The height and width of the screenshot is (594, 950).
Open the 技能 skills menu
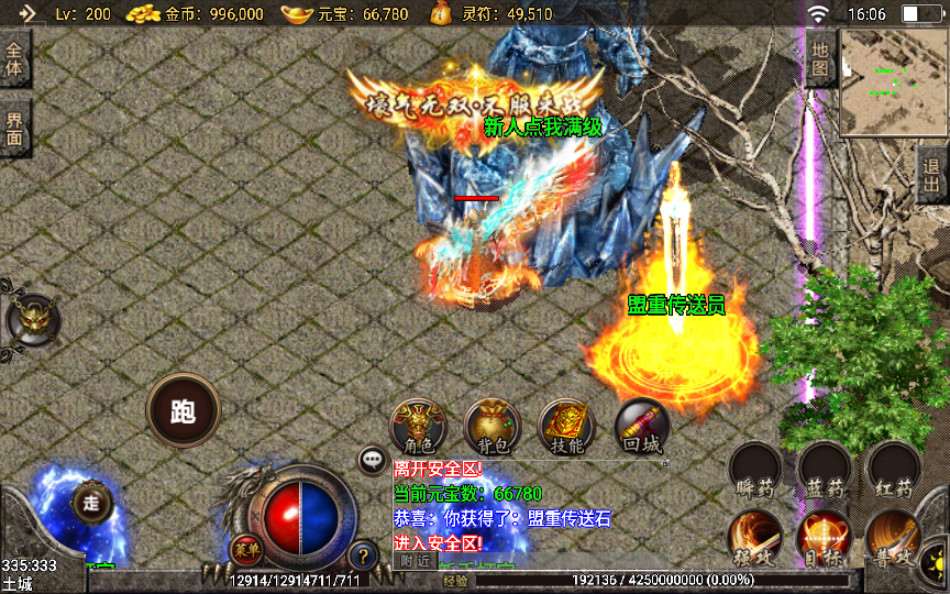tap(567, 428)
